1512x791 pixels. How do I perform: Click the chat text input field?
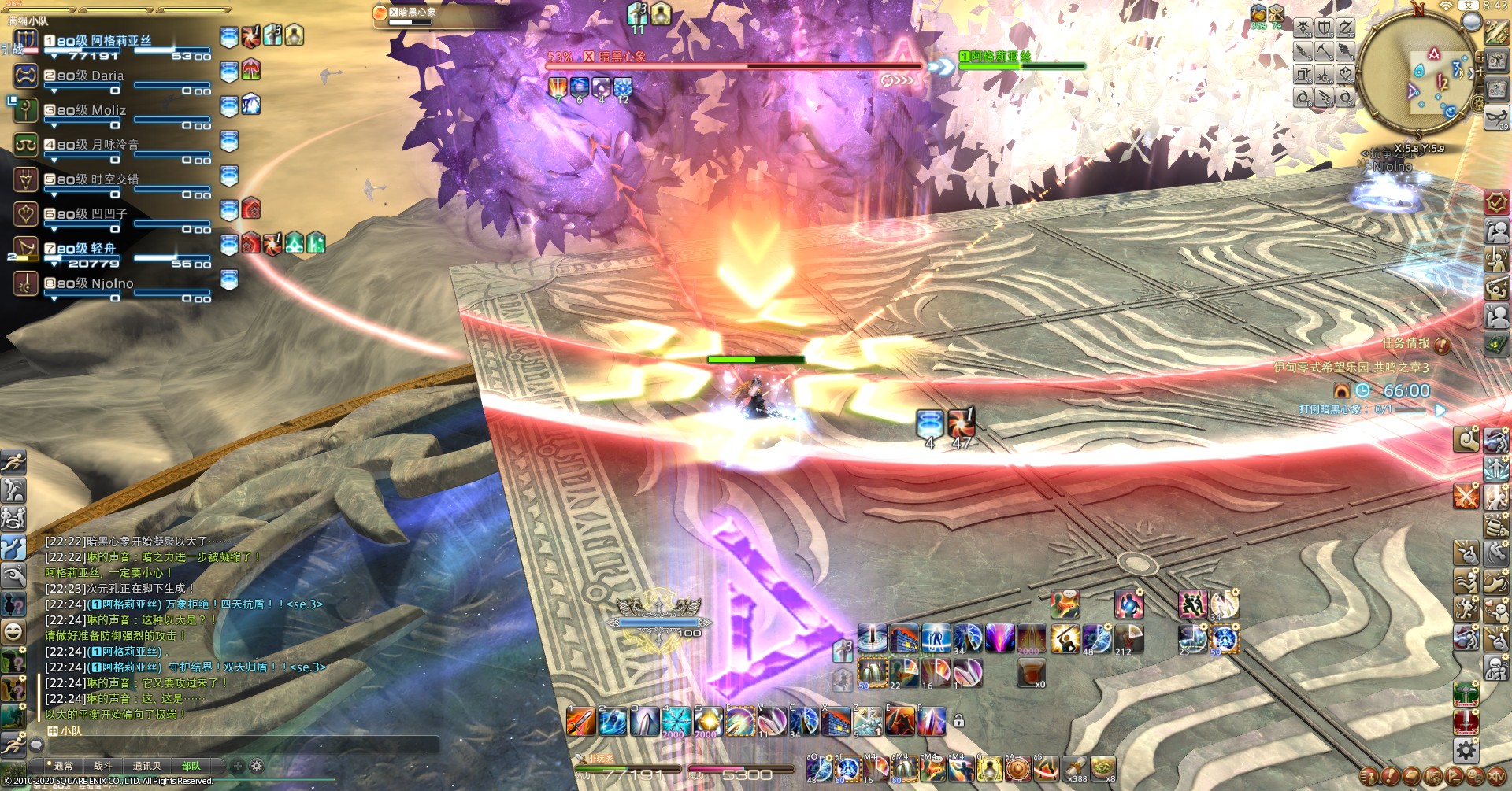[x=236, y=745]
